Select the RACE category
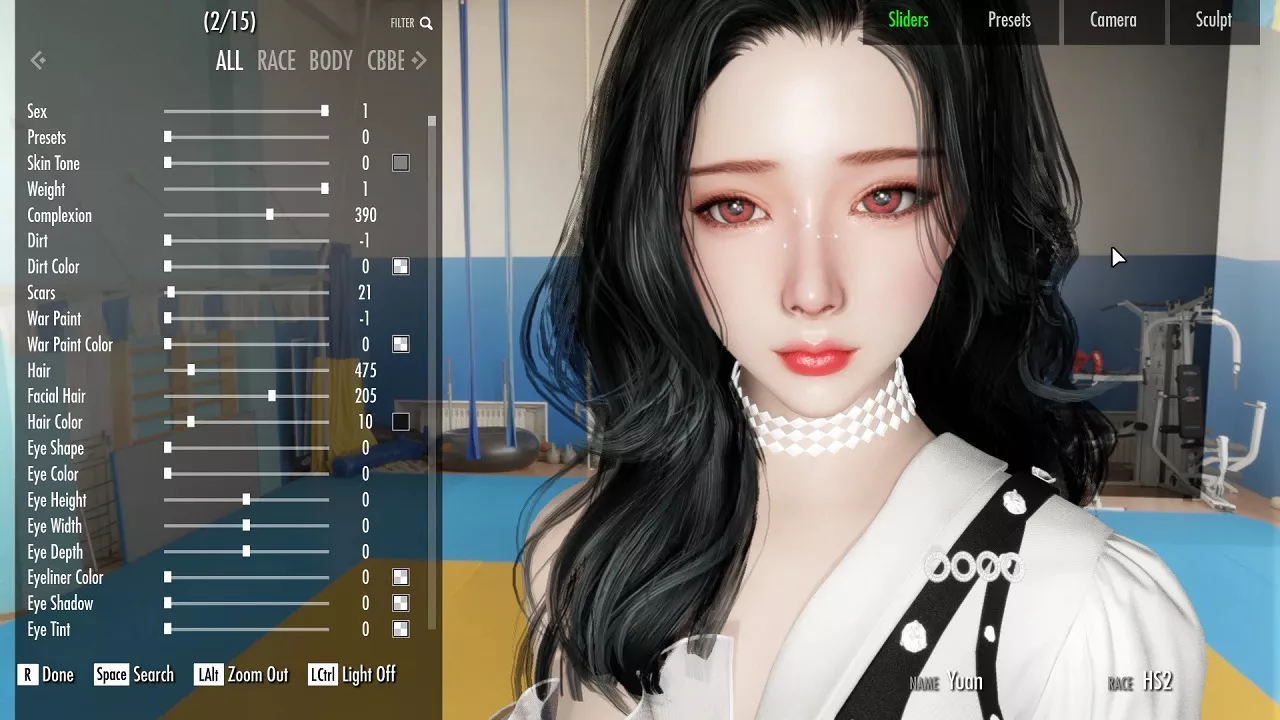The image size is (1280, 720). click(276, 61)
